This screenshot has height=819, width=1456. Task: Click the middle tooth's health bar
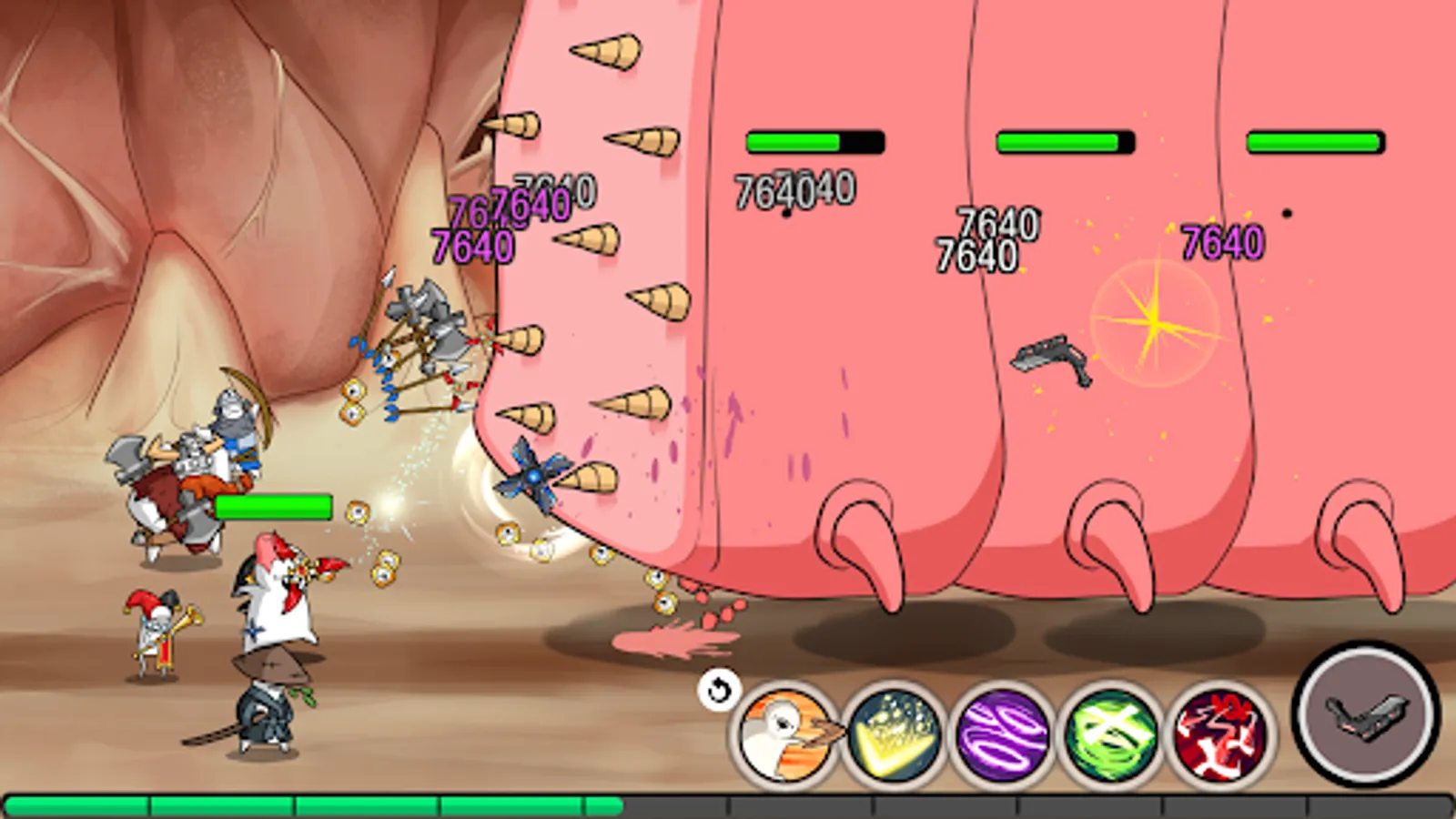[x=1067, y=141]
